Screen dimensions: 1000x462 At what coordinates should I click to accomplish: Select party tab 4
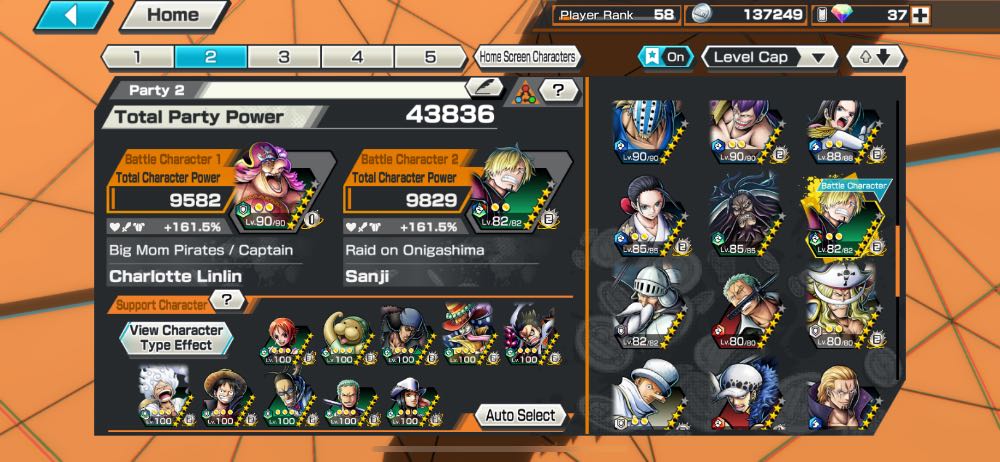click(357, 57)
